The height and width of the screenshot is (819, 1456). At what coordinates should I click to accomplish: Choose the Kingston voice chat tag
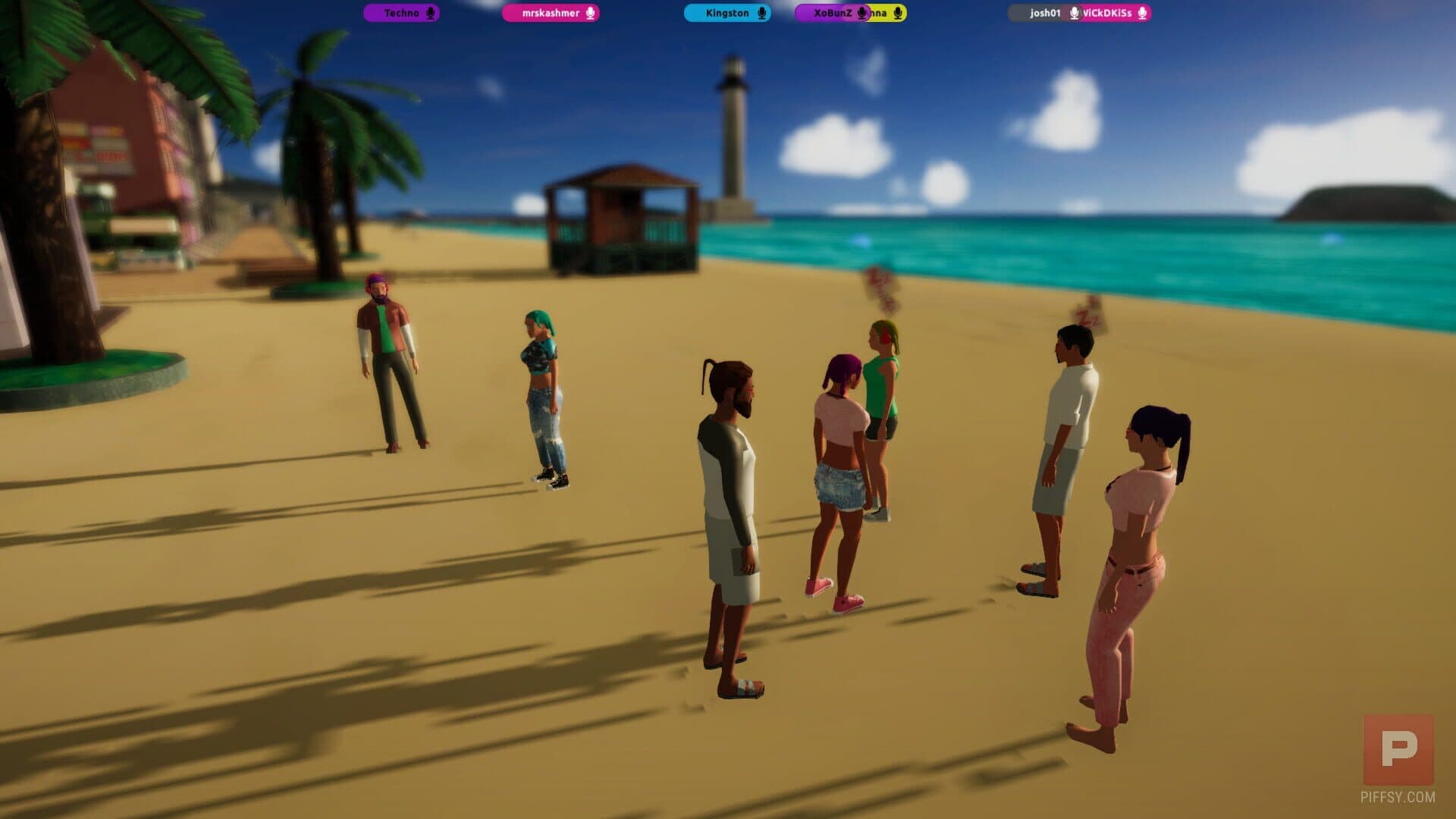pyautogui.click(x=727, y=13)
